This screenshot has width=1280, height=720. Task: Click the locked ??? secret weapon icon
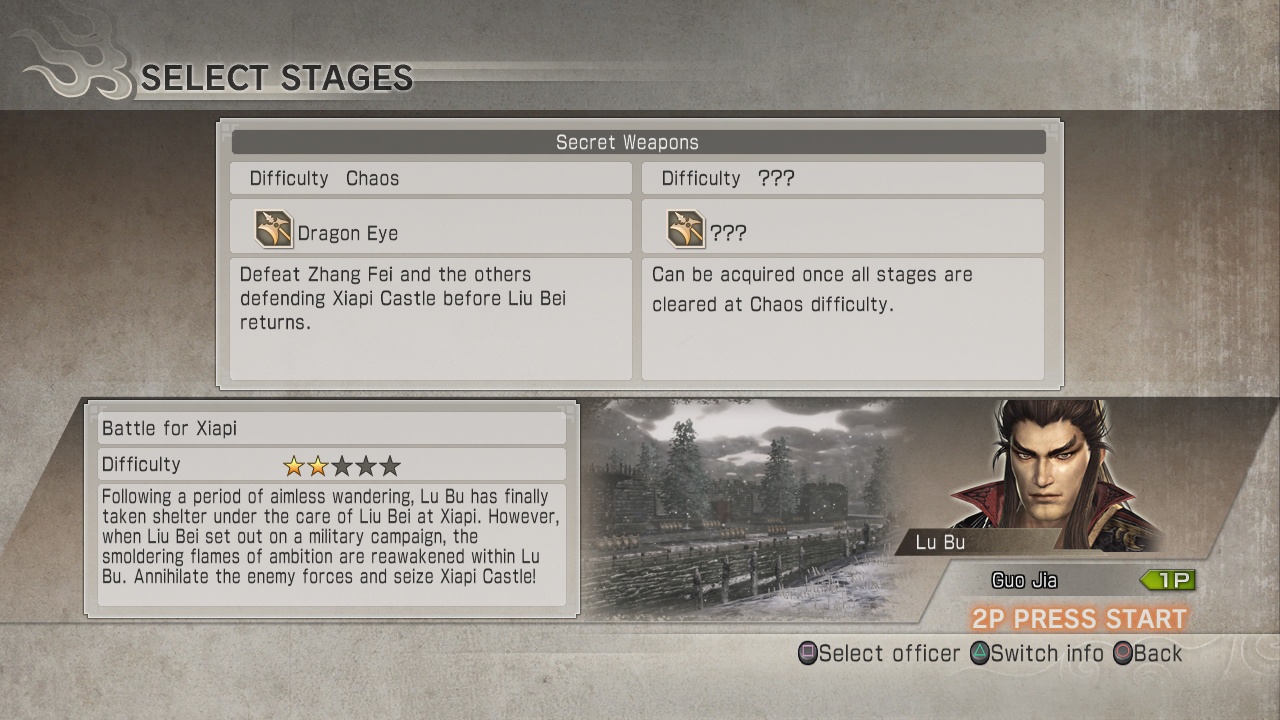pyautogui.click(x=685, y=228)
